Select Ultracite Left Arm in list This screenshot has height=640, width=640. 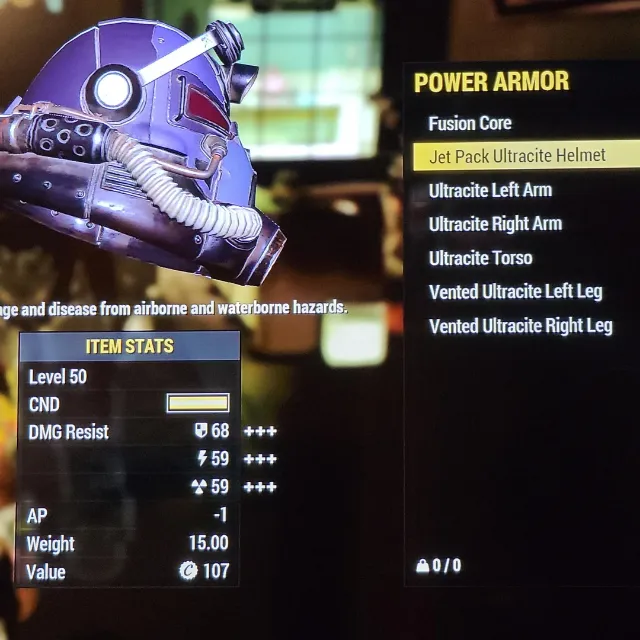pyautogui.click(x=490, y=190)
